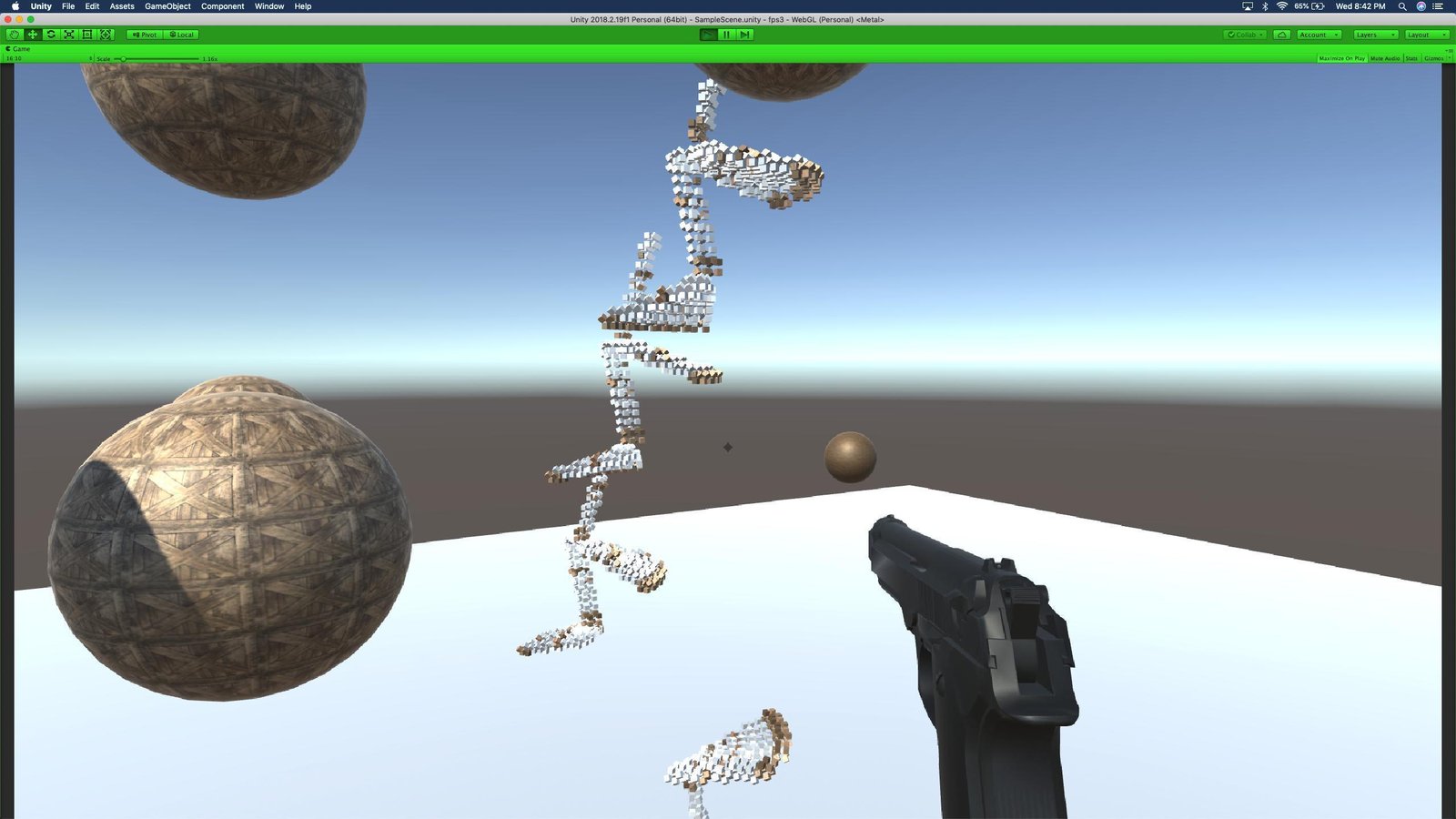Show the Stats overlay
Viewport: 1456px width, 819px height.
(x=1410, y=58)
